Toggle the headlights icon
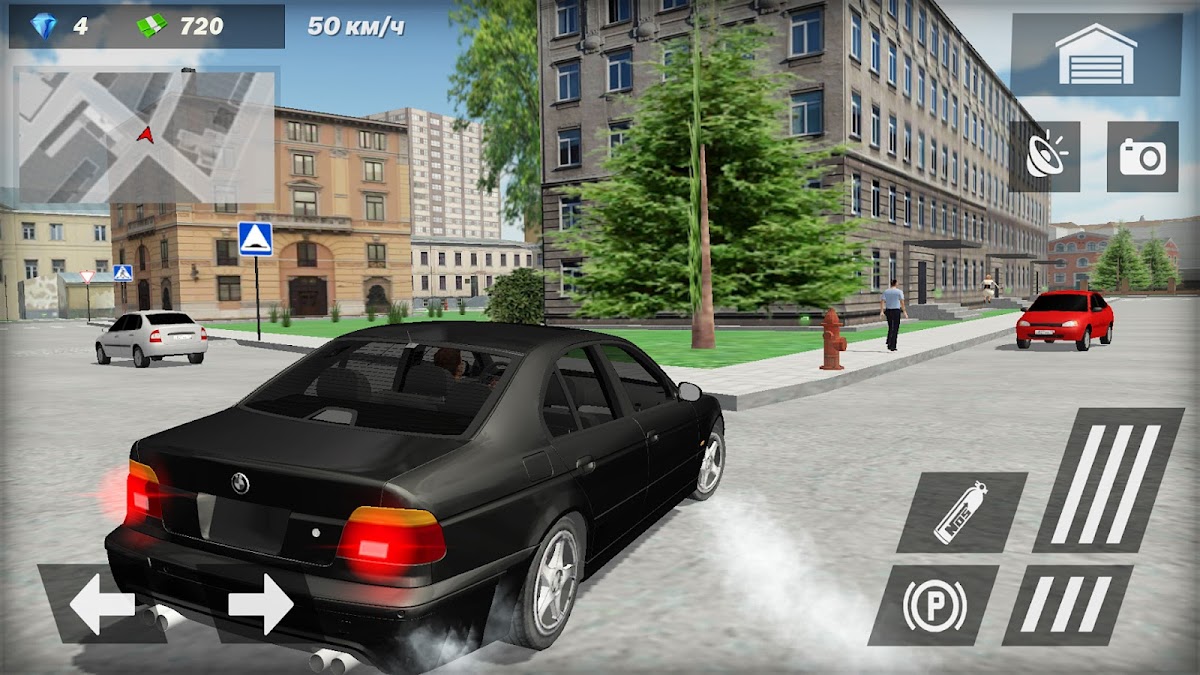 (x=1044, y=157)
